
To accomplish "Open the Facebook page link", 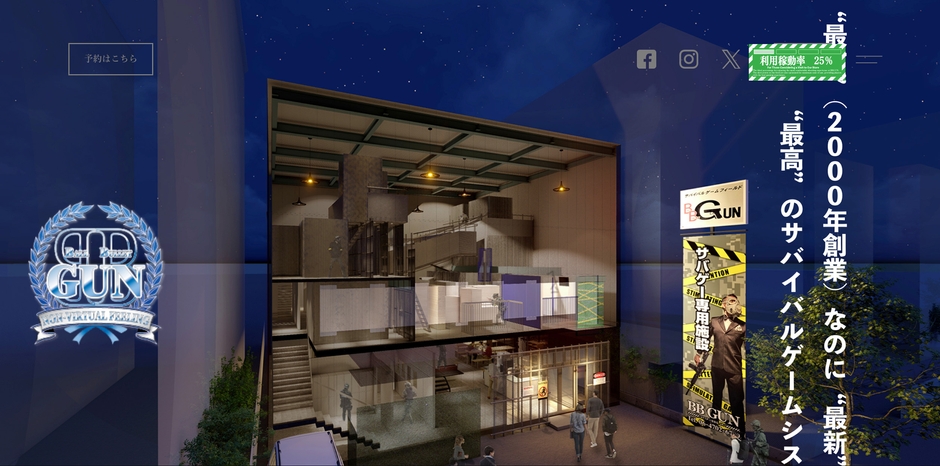I will pyautogui.click(x=646, y=59).
